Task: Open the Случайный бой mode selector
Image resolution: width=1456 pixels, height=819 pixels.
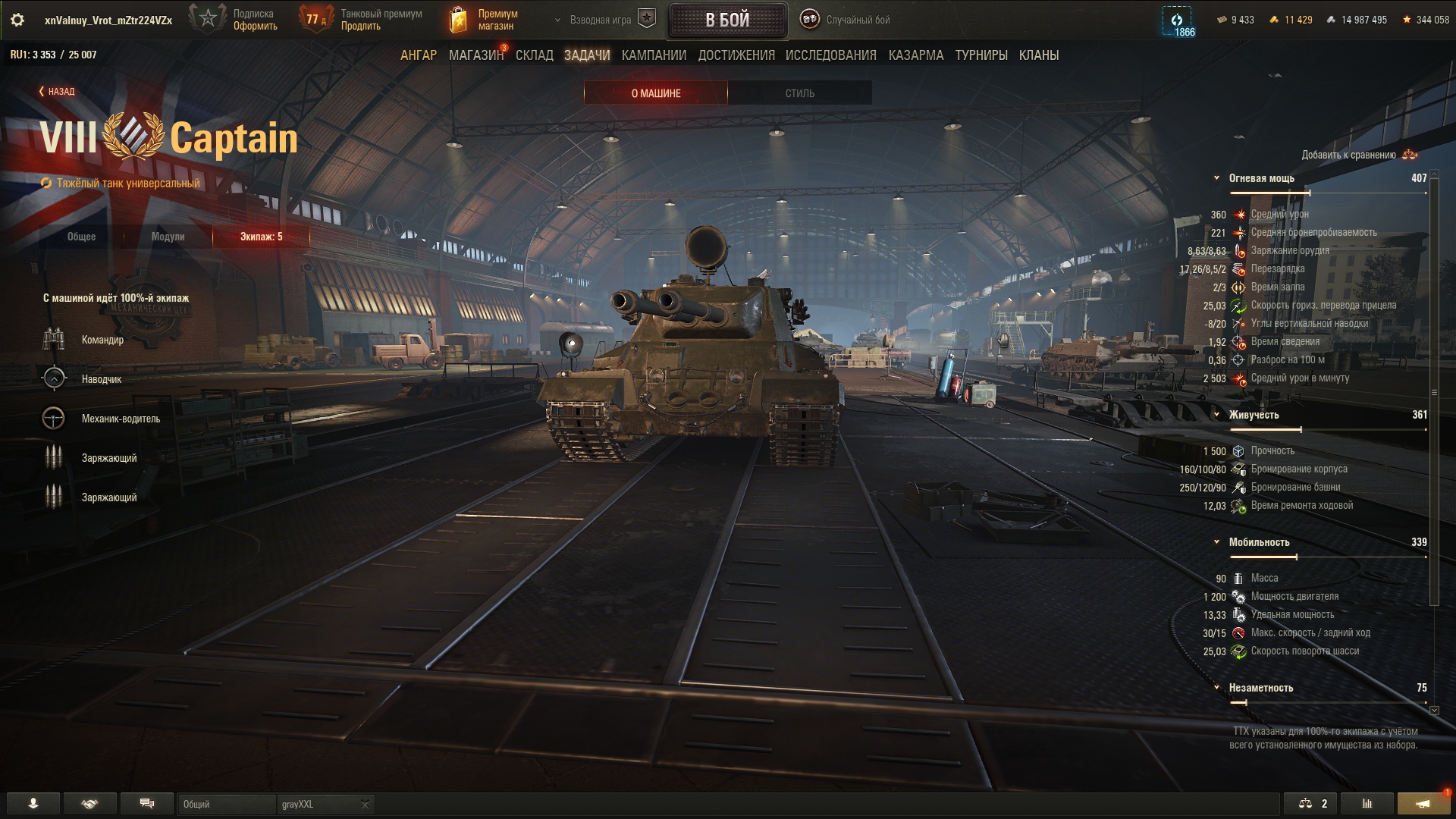Action: (x=846, y=20)
